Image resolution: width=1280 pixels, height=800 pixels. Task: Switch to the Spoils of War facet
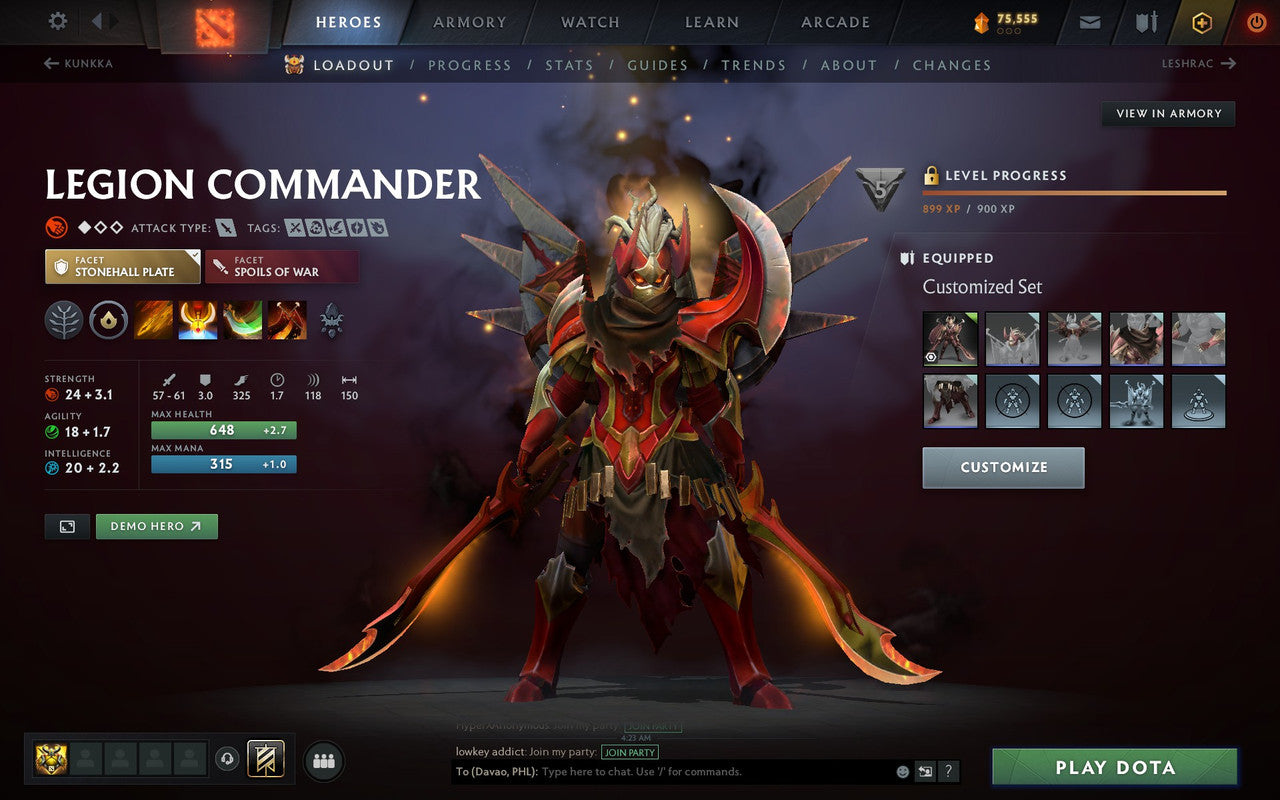tap(281, 266)
